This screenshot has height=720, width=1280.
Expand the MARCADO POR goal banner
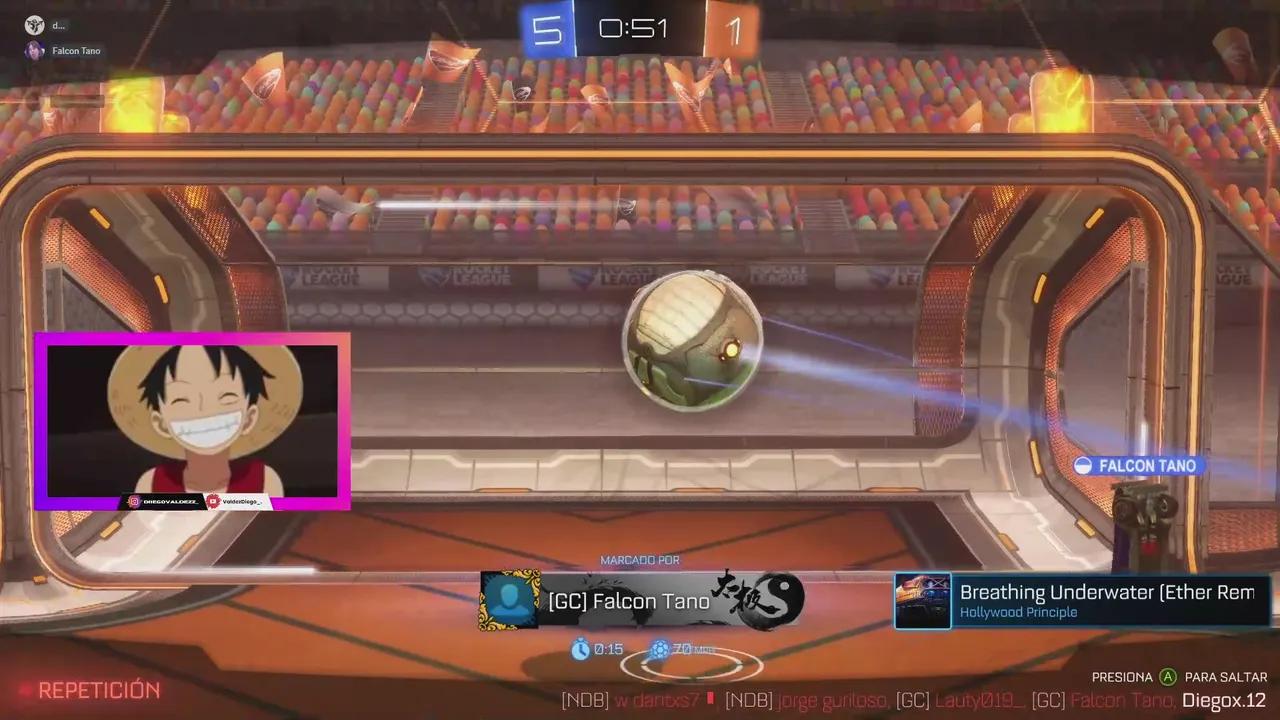pos(640,560)
